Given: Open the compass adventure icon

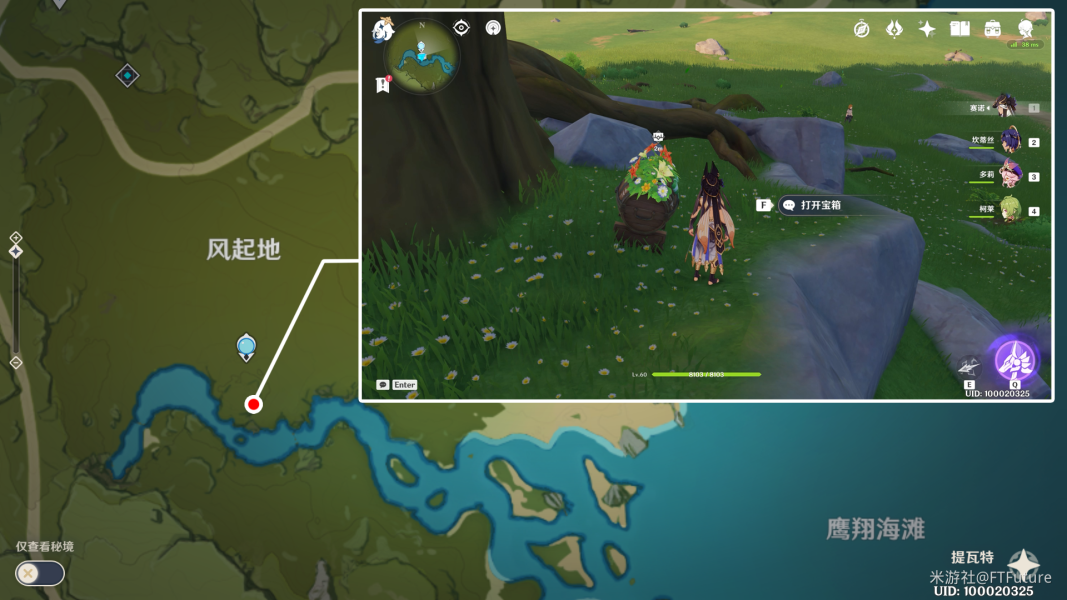Looking at the screenshot, I should pos(861,29).
